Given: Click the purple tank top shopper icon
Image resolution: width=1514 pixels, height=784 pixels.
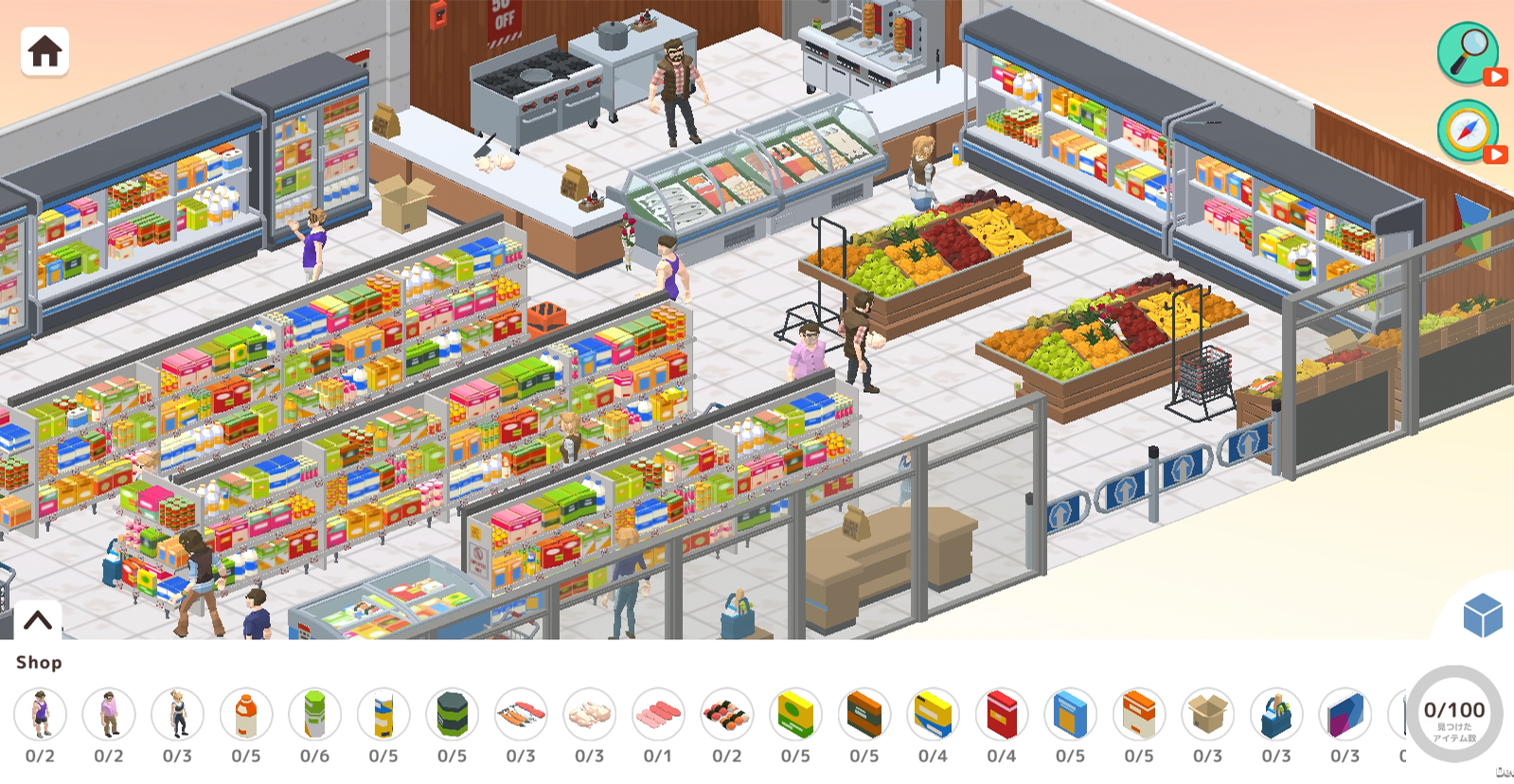Looking at the screenshot, I should coord(40,715).
